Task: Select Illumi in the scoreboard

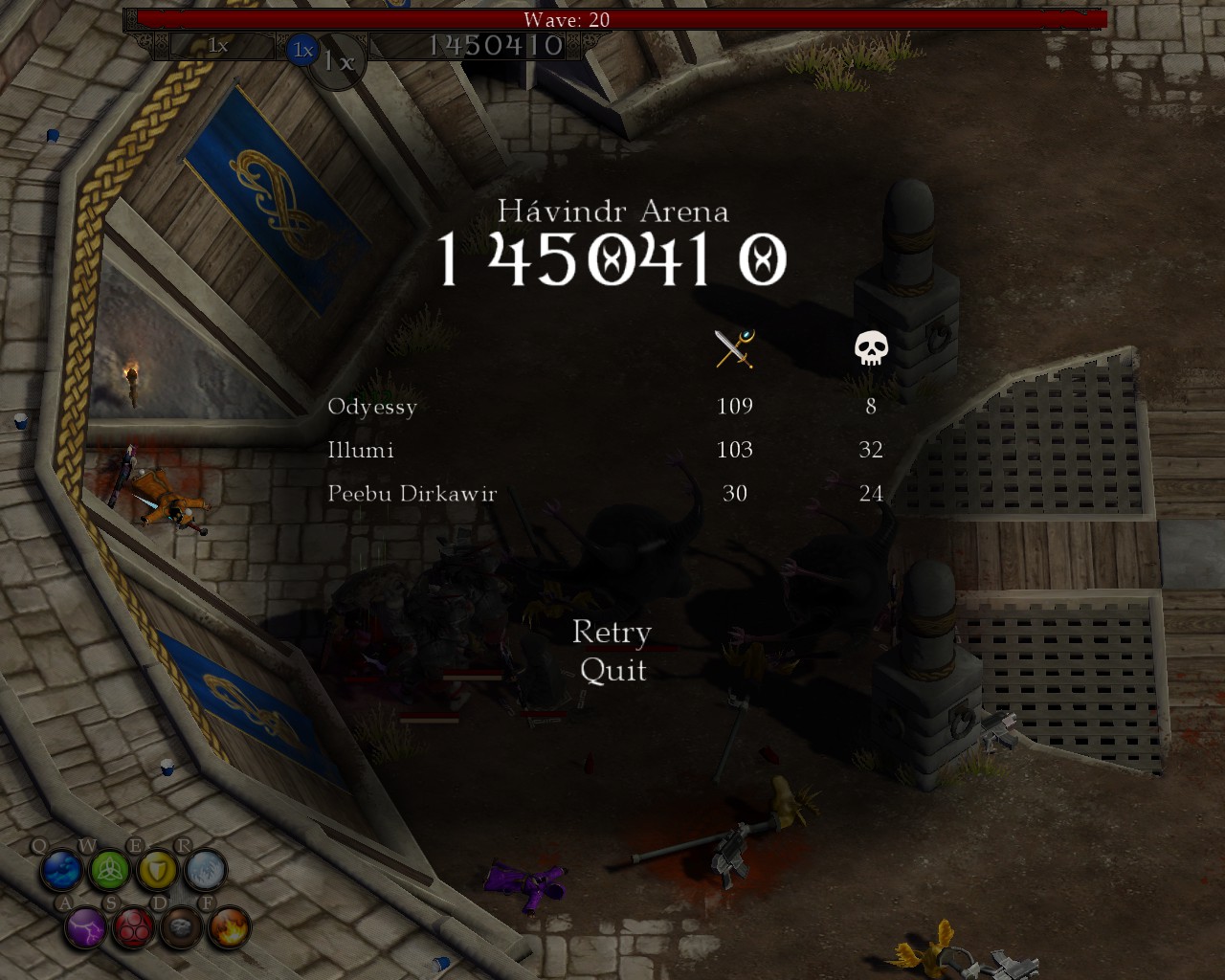Action: [361, 450]
